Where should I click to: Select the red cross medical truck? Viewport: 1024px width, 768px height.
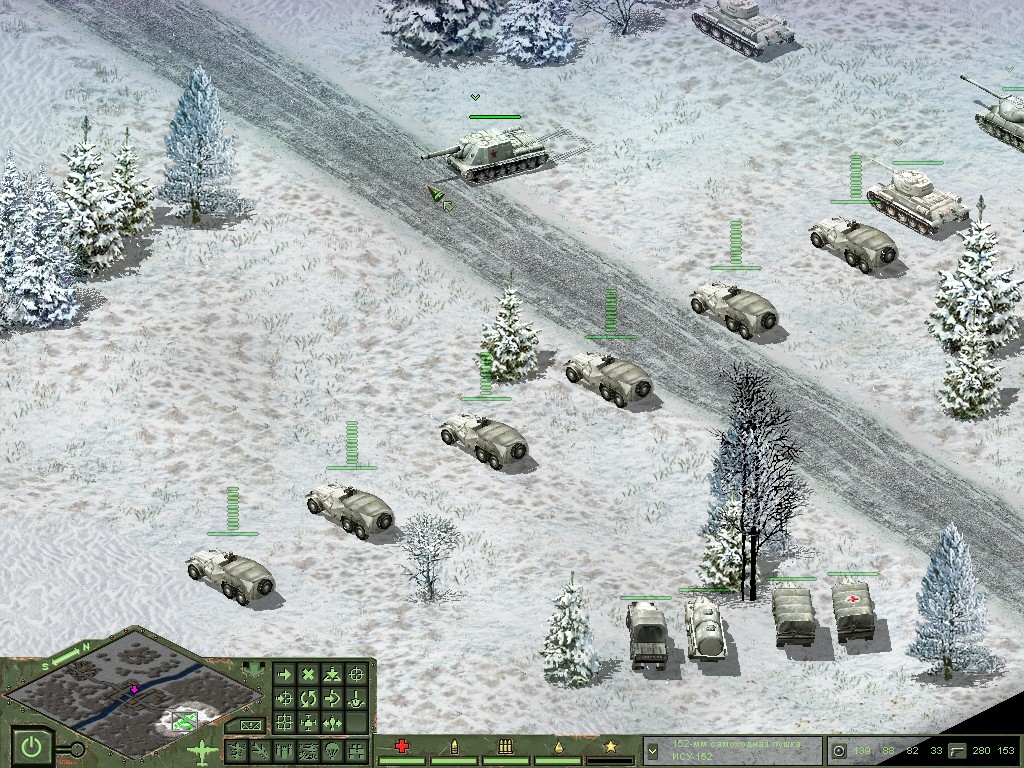pos(852,612)
